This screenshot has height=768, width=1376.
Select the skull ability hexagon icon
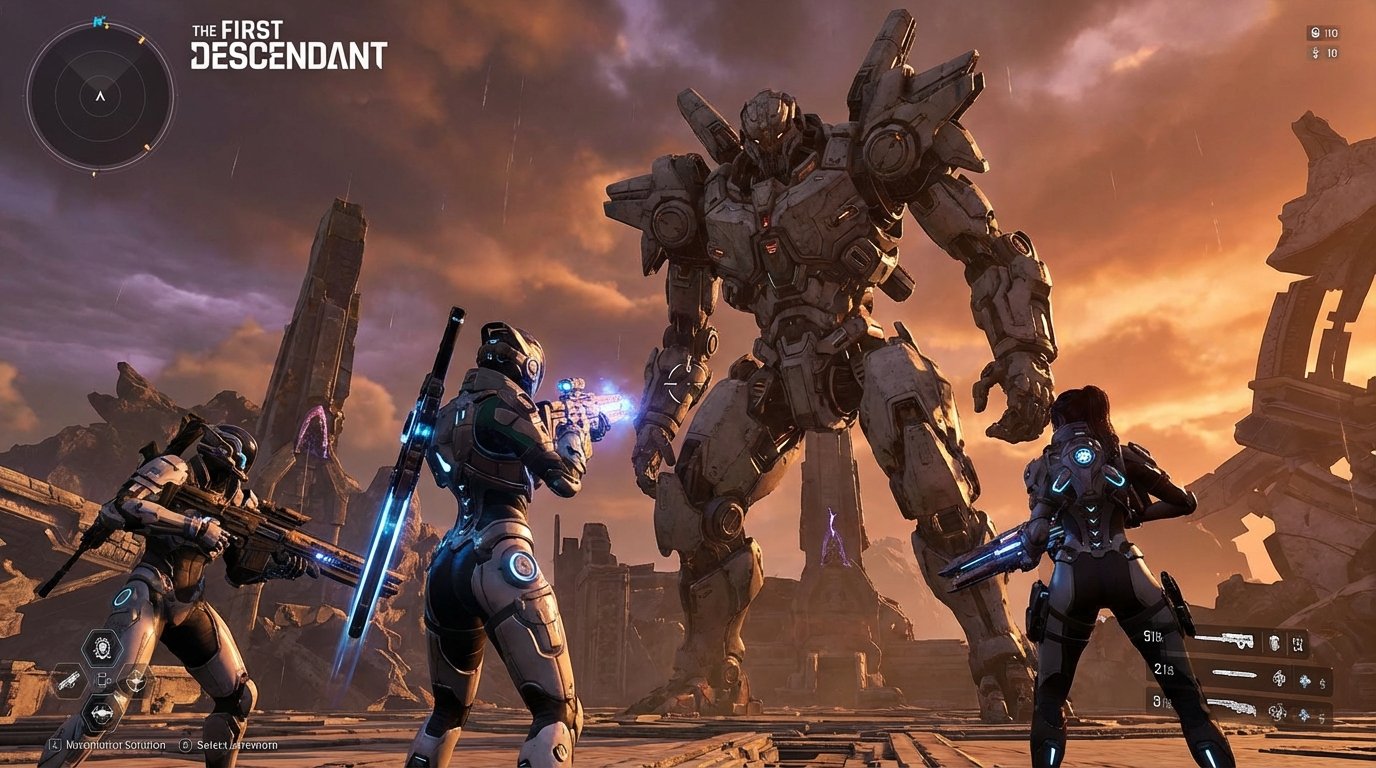[103, 647]
